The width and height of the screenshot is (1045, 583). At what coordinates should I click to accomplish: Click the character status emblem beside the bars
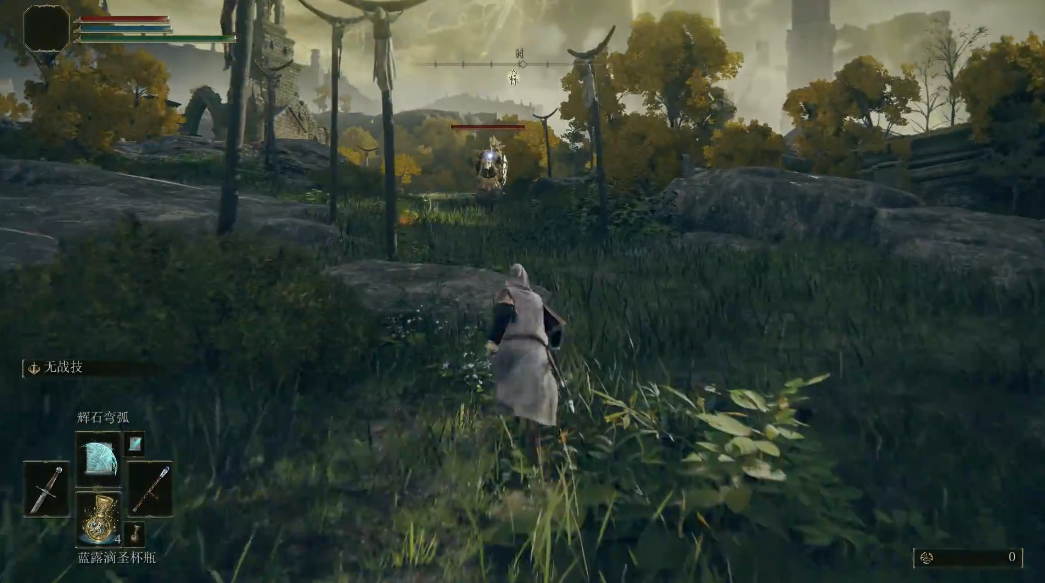(46, 28)
